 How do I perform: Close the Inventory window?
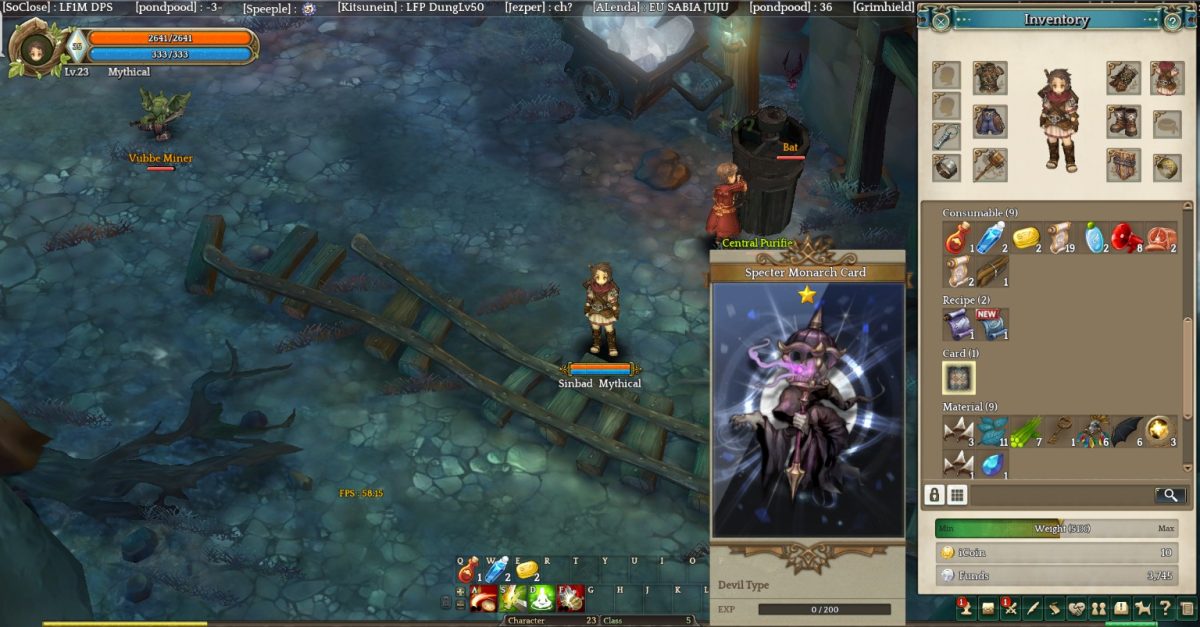941,20
